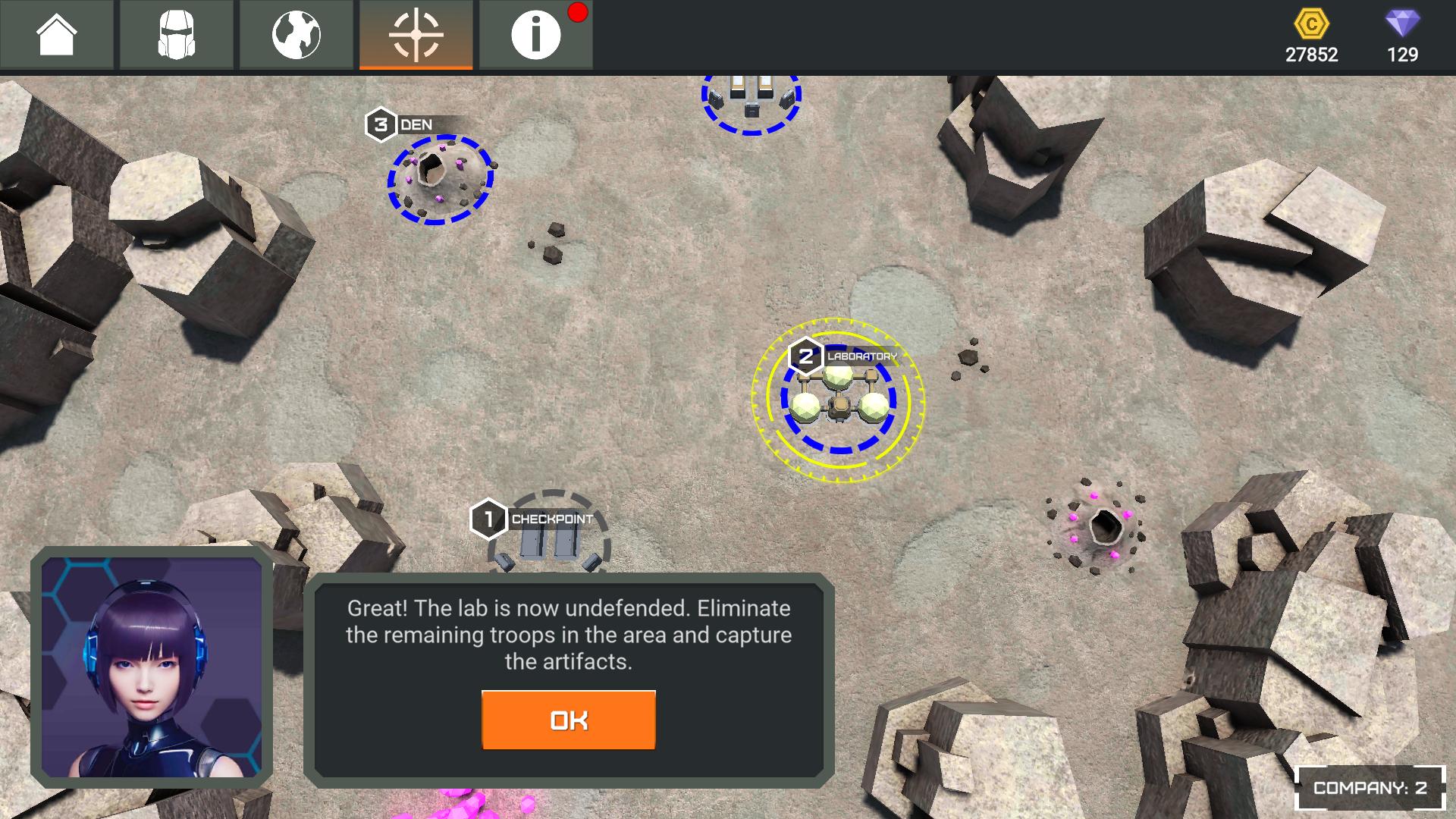Screen dimensions: 1456x819
Task: Switch to the soldier helmet tab
Action: click(177, 35)
